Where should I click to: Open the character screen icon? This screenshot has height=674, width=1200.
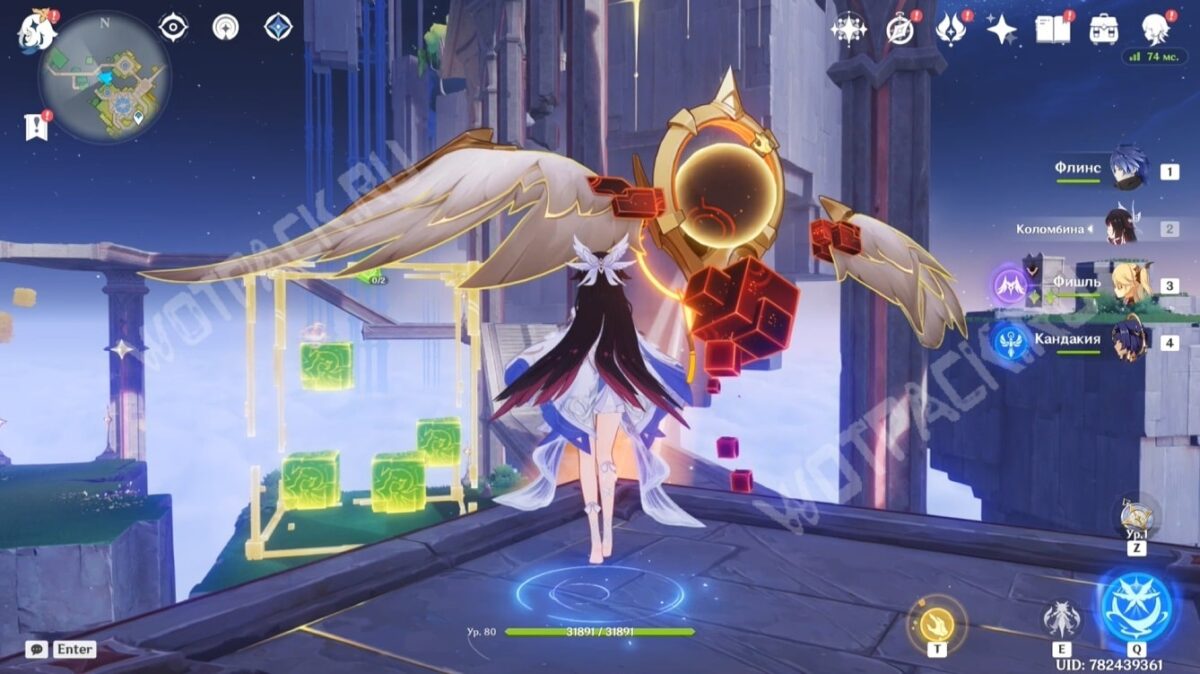tap(1156, 29)
